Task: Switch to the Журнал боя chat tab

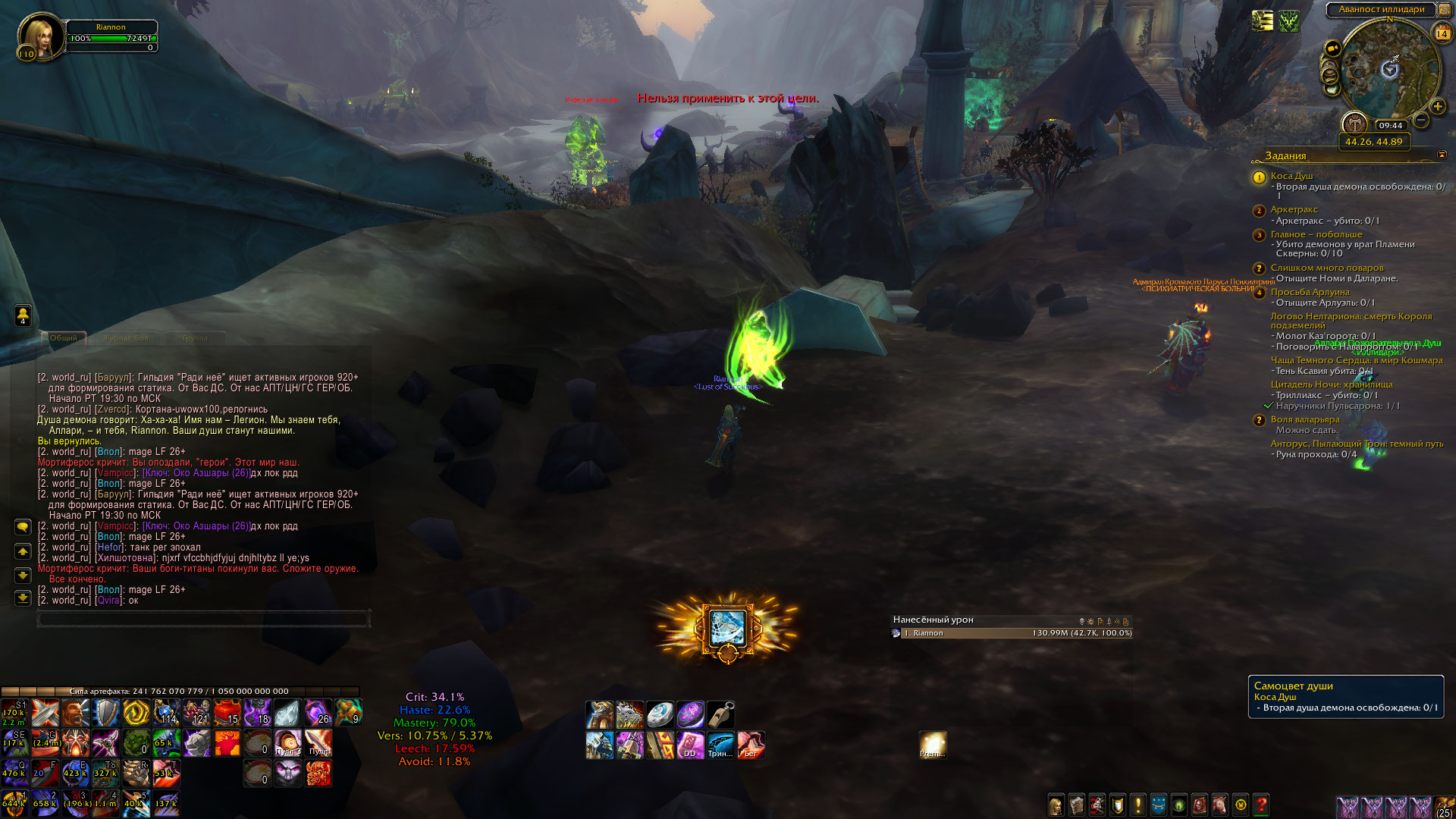Action: (x=126, y=338)
